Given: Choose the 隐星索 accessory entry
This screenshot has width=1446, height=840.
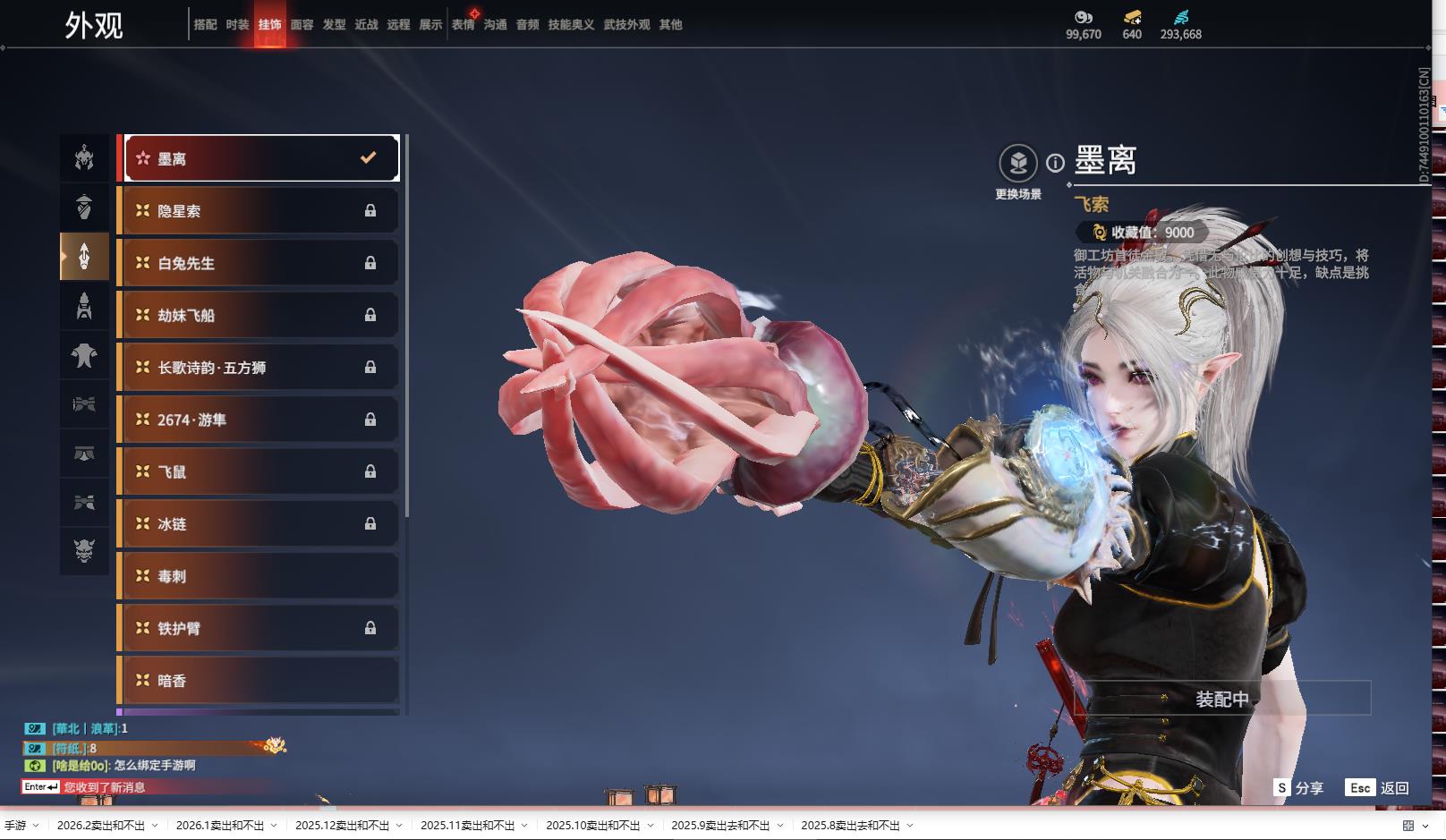Looking at the screenshot, I should (x=259, y=211).
